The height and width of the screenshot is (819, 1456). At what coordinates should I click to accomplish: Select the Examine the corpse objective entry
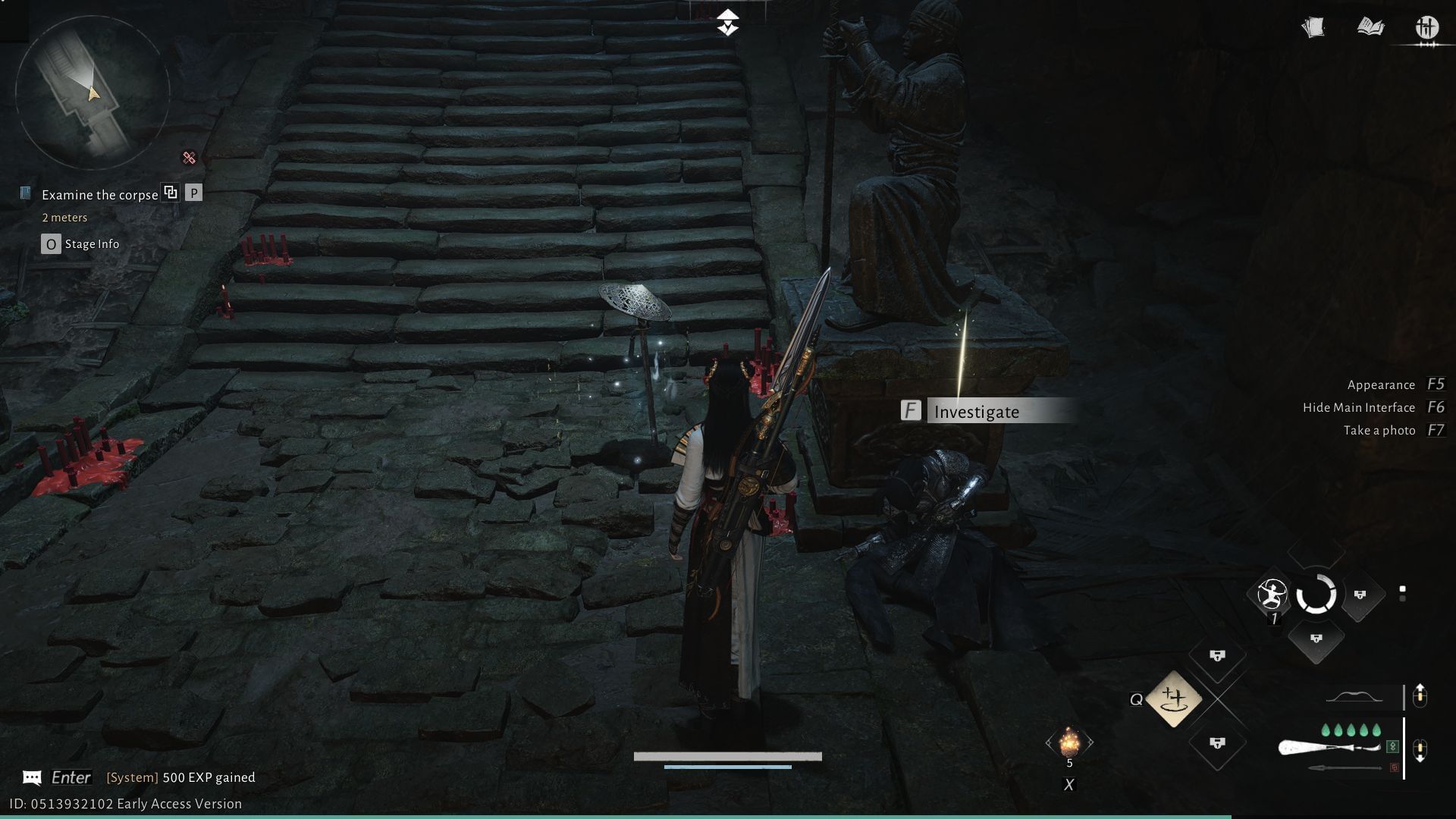tap(99, 195)
